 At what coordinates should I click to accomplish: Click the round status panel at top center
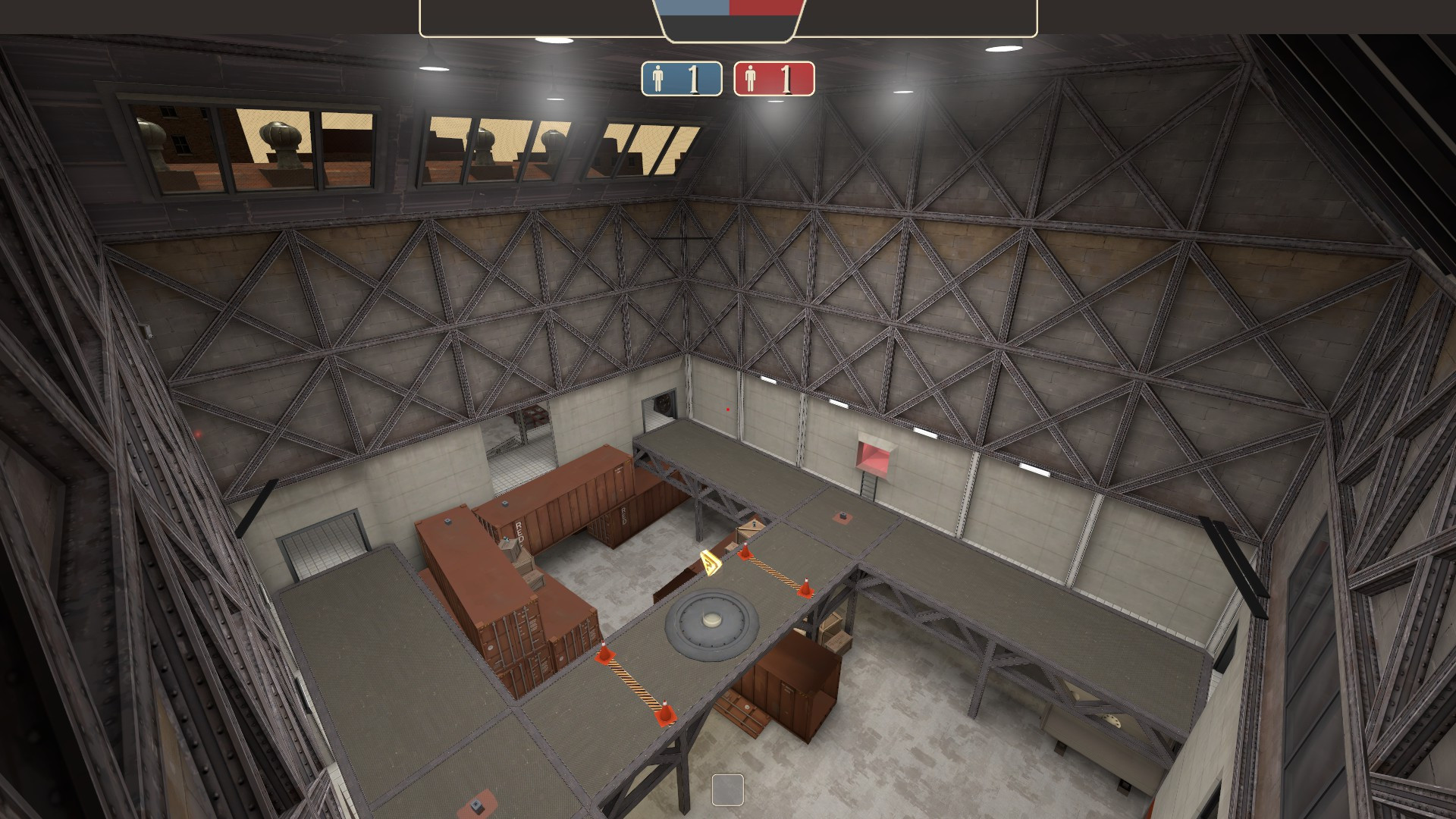tap(728, 17)
